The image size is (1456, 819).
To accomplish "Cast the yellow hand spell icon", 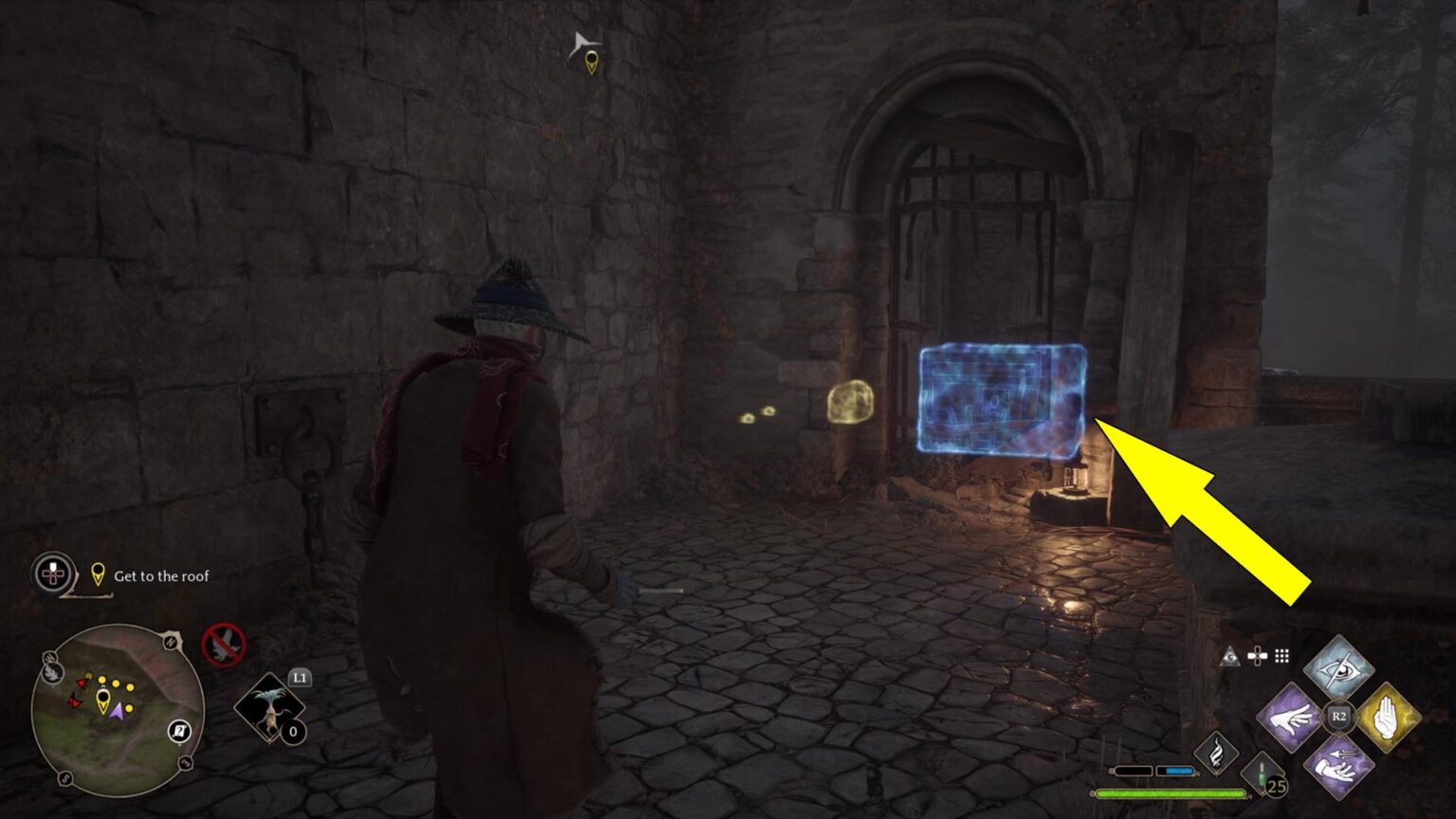I will [1387, 715].
